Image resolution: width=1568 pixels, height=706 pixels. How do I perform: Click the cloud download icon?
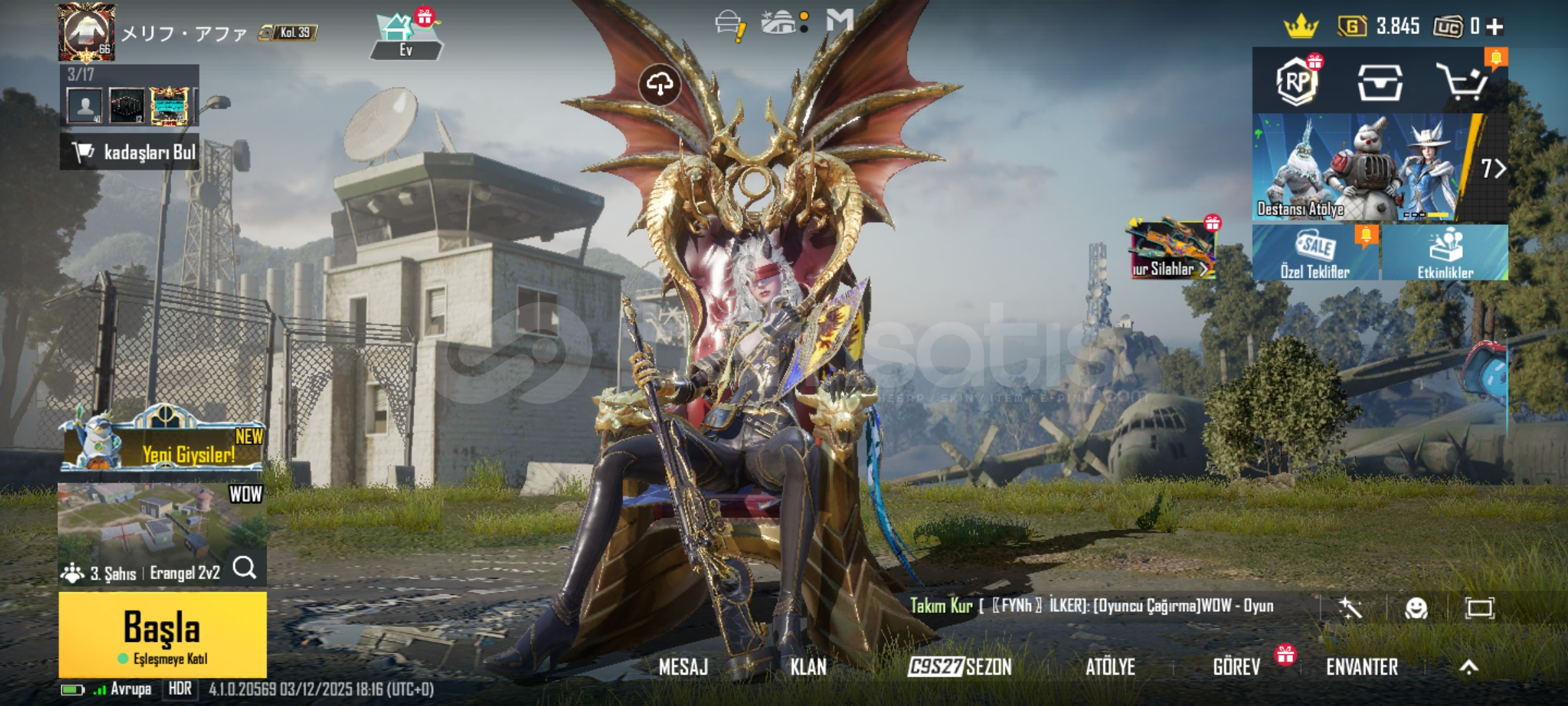pyautogui.click(x=660, y=84)
